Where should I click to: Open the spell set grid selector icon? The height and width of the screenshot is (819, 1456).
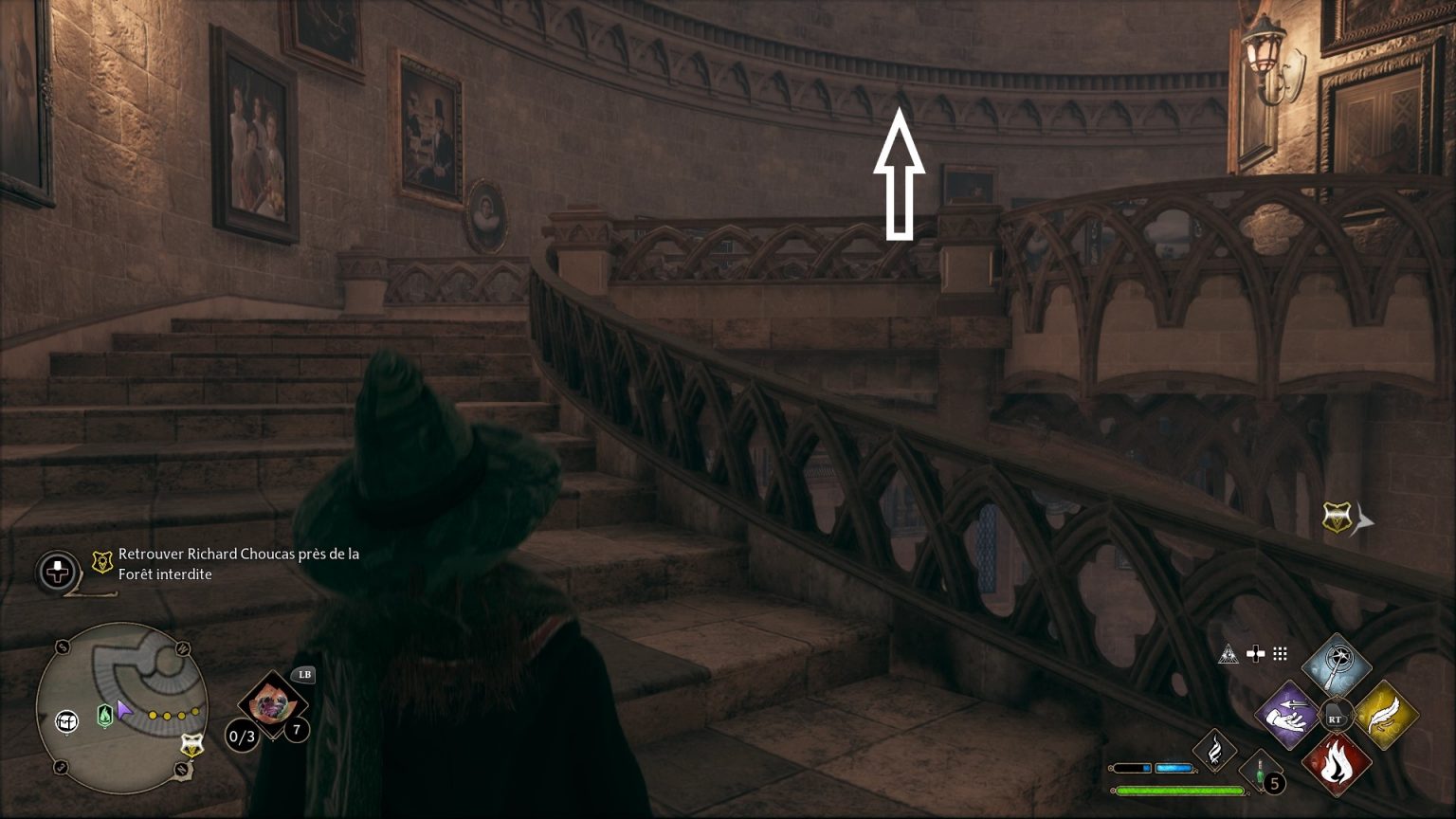(1280, 652)
